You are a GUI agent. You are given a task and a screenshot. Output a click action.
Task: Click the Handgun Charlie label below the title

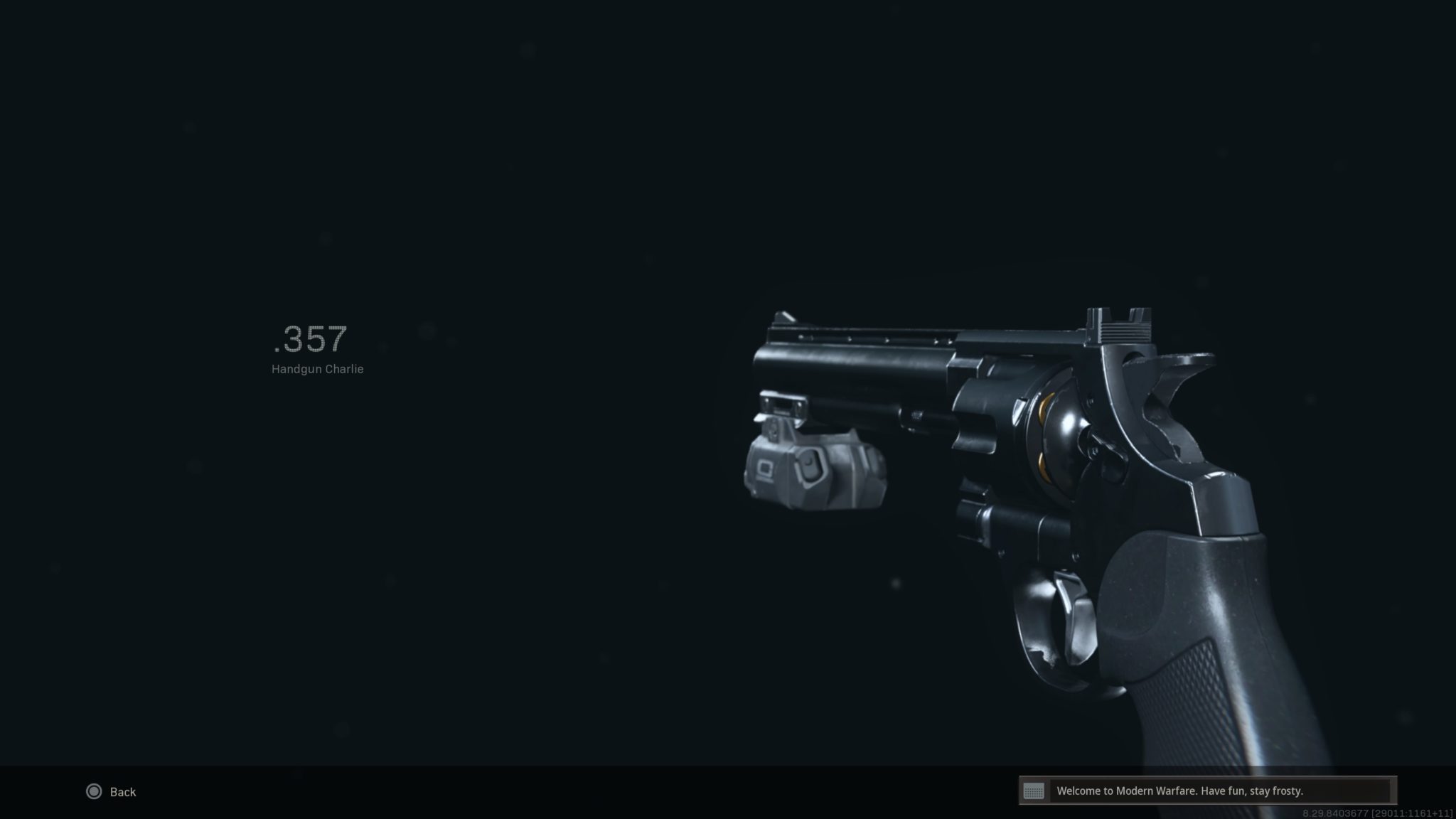316,369
